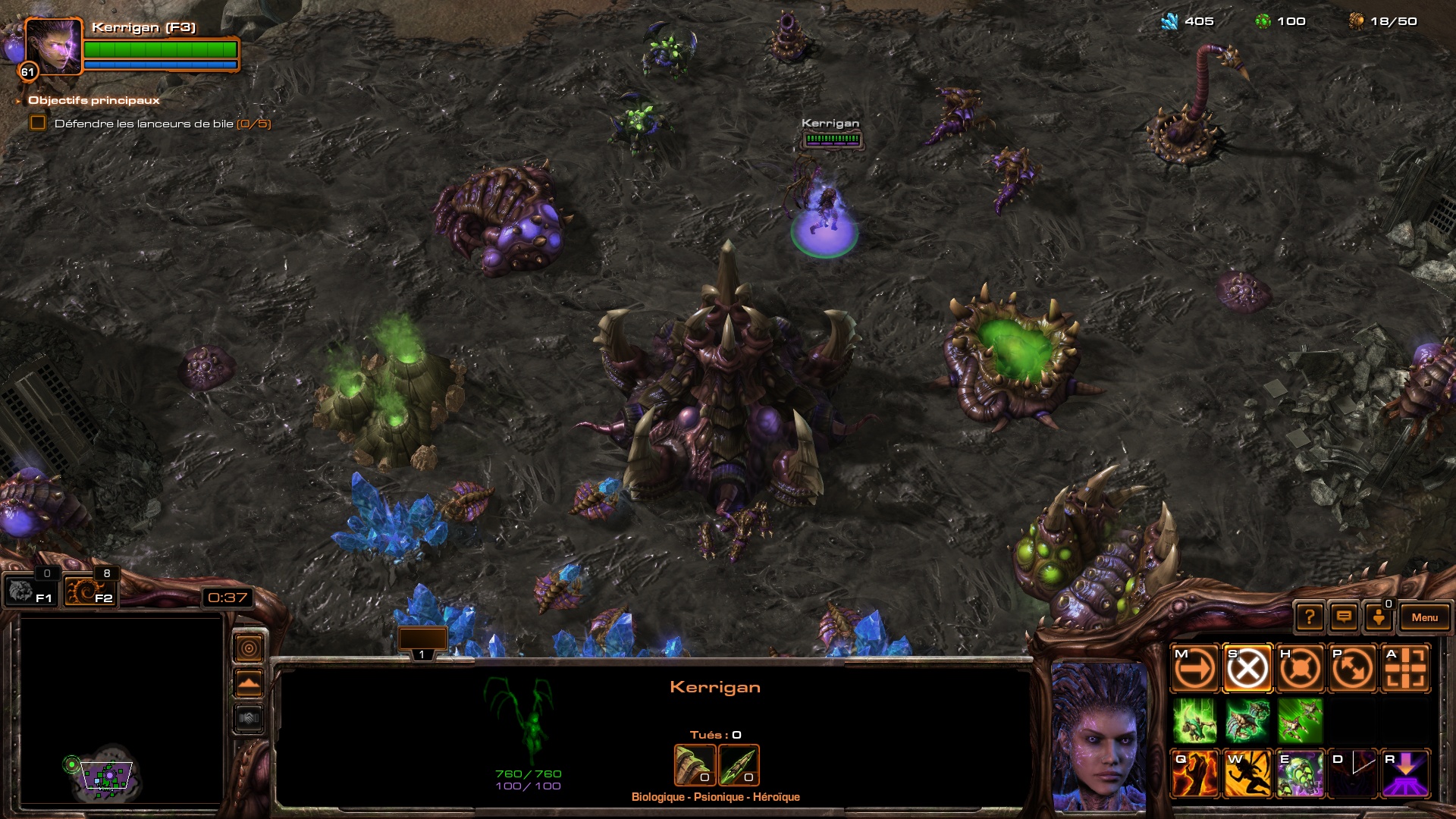Activate the Stop command (S)

tap(1247, 669)
